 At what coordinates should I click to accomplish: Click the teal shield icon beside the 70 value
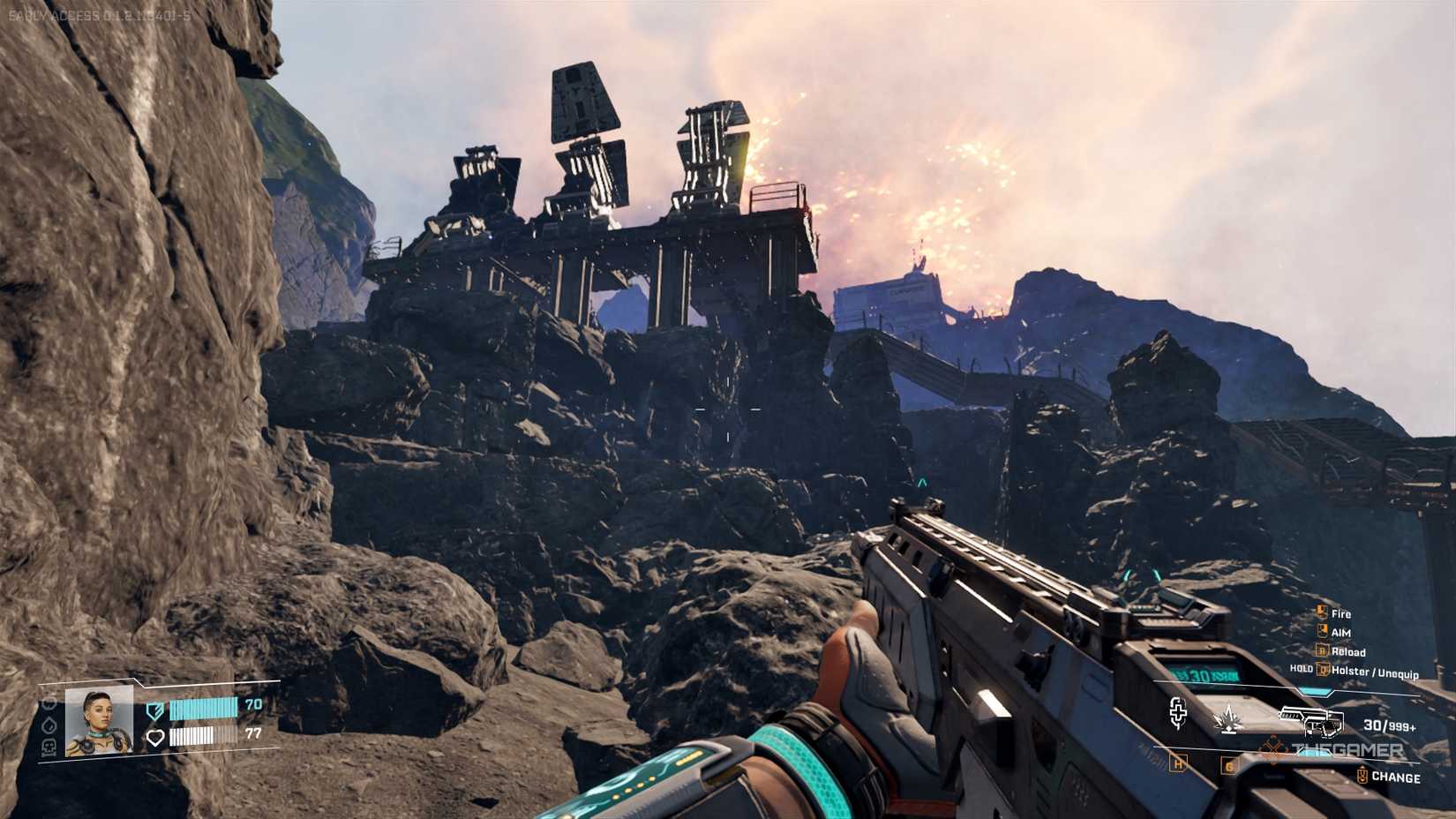point(155,710)
